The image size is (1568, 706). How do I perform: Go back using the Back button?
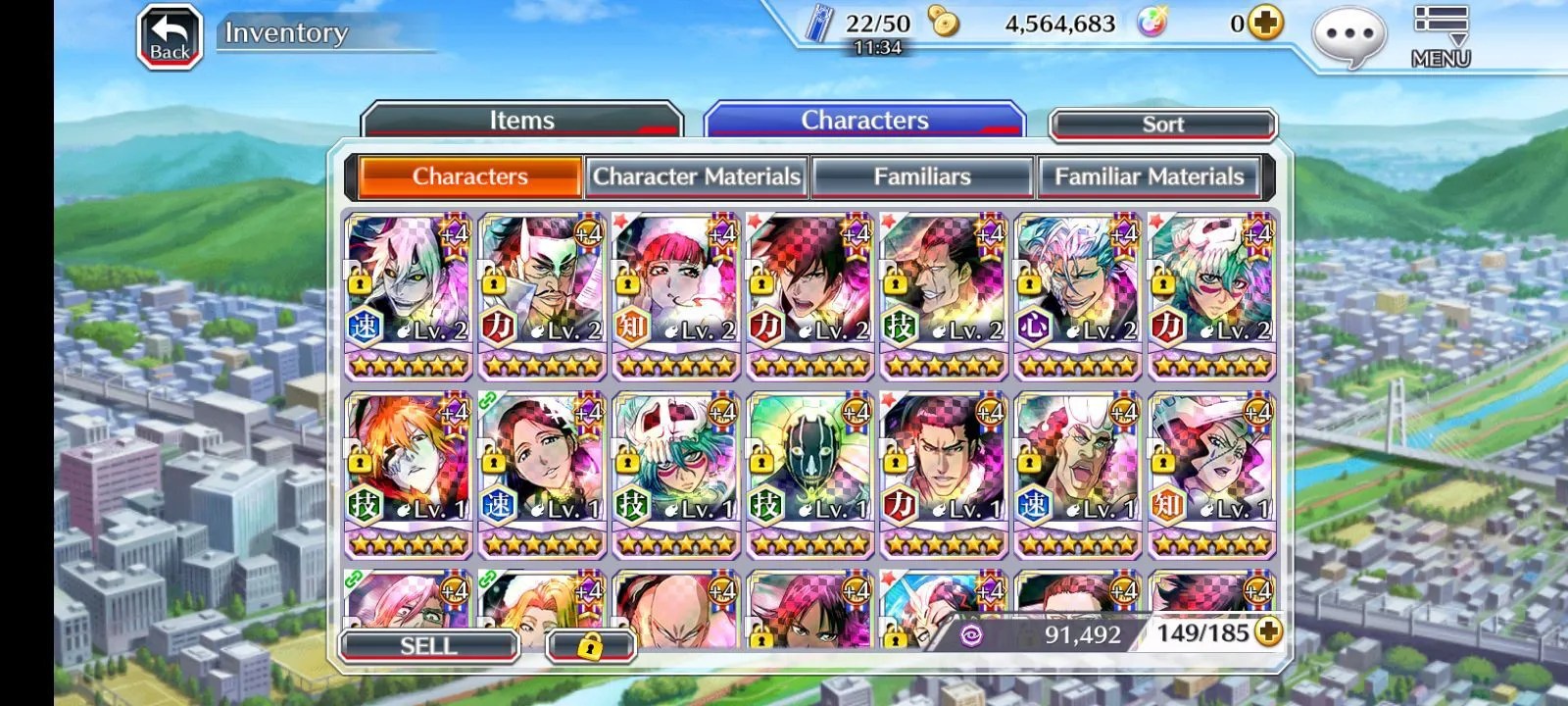coord(170,37)
